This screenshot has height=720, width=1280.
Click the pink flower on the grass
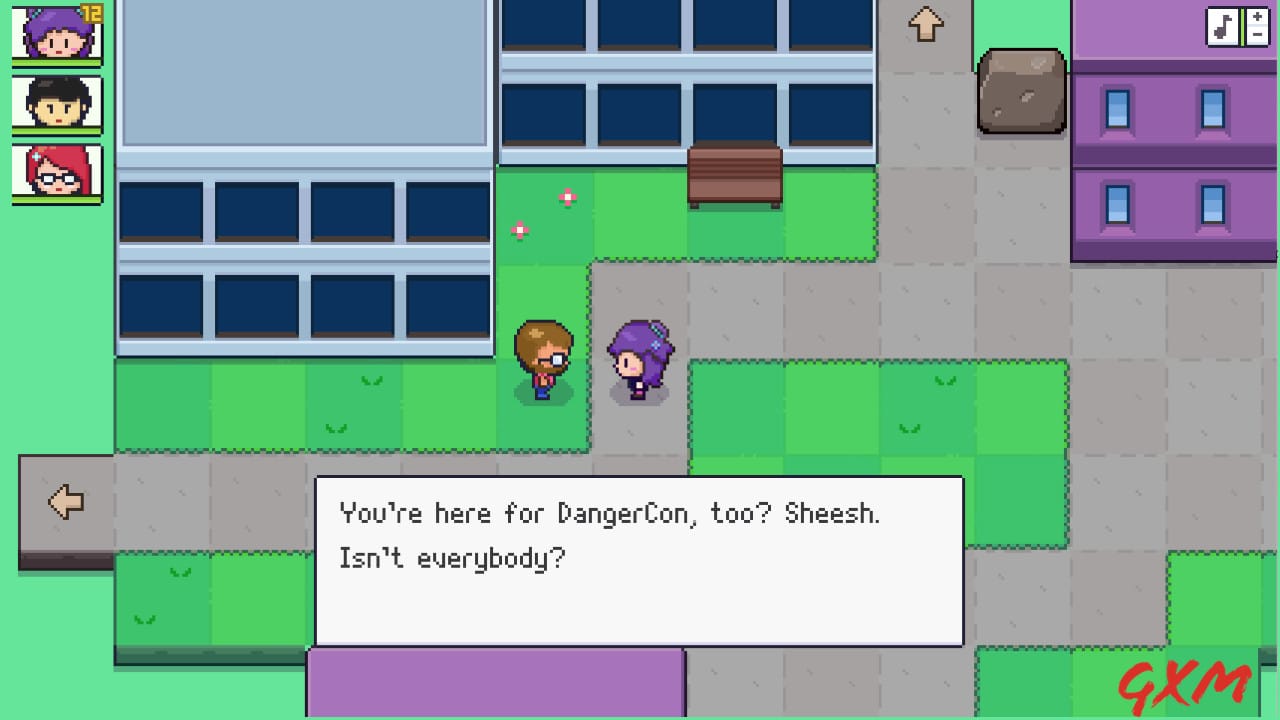pos(566,196)
